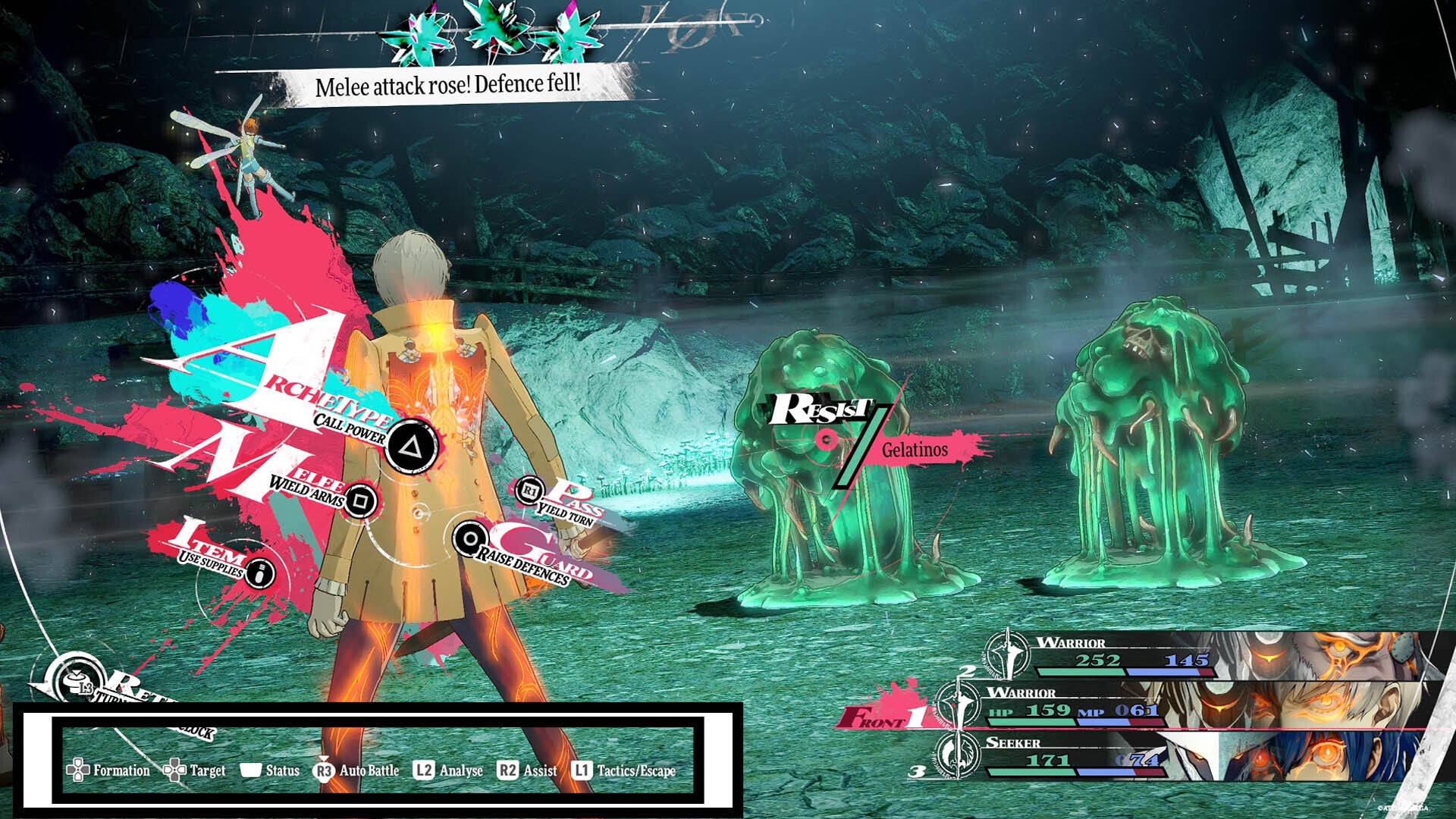Screen dimensions: 1456x819
Task: Open the Formation option
Action: tap(108, 770)
